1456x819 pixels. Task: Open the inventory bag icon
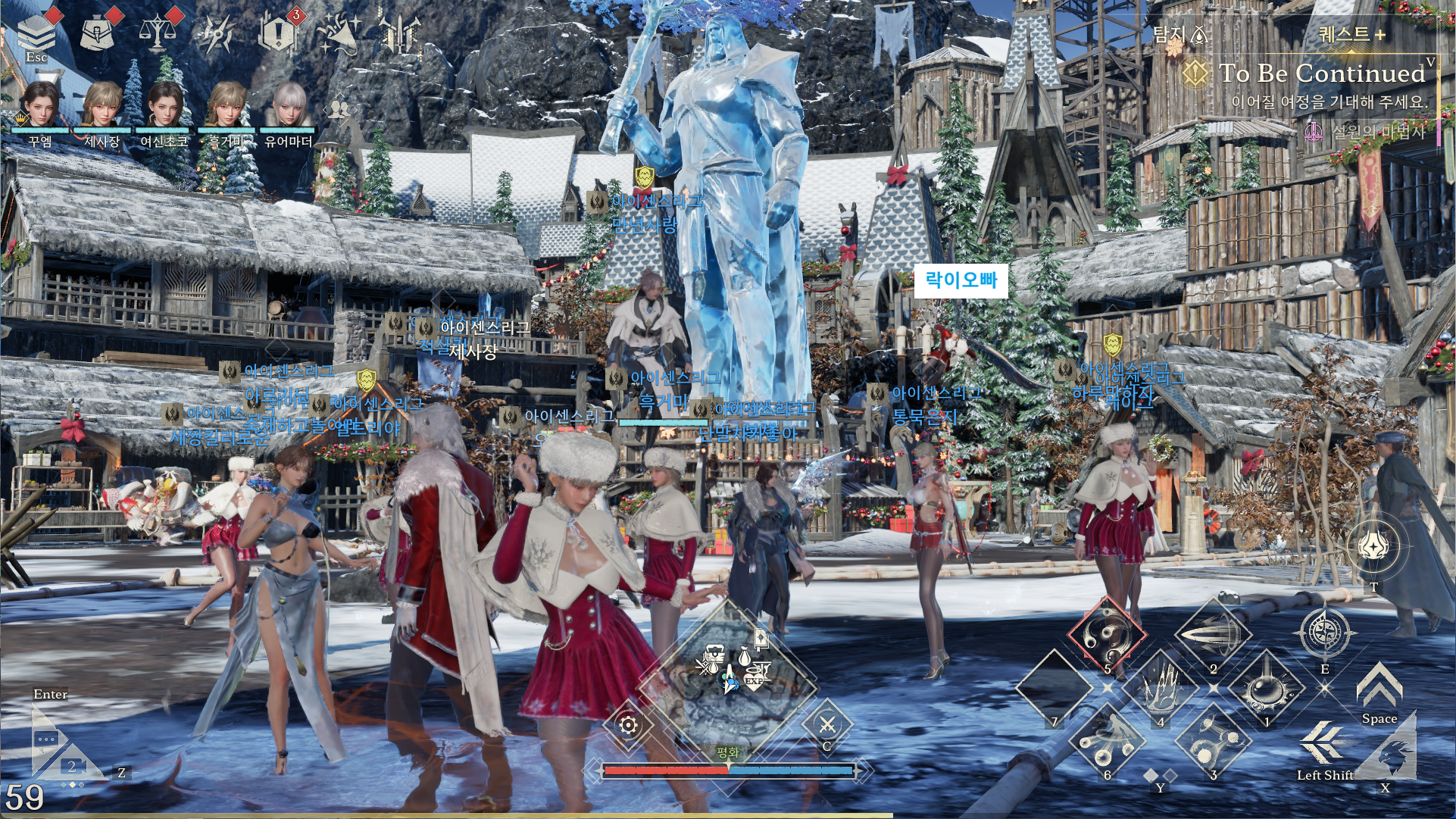tap(97, 31)
